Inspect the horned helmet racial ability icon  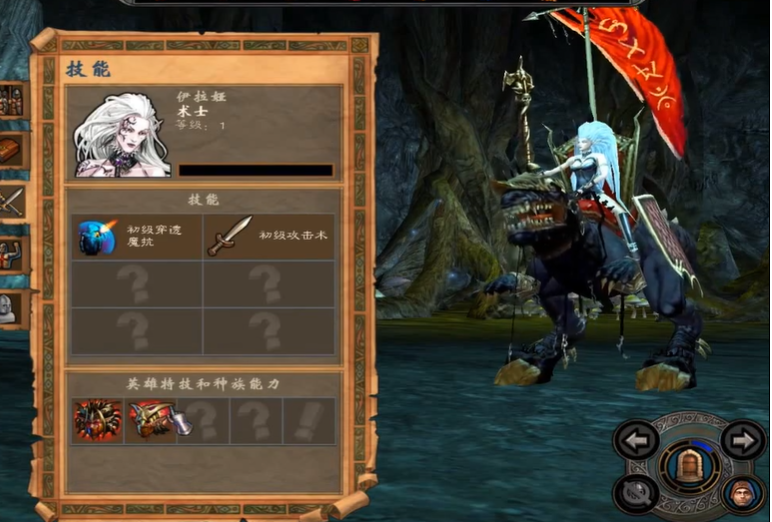tap(152, 421)
